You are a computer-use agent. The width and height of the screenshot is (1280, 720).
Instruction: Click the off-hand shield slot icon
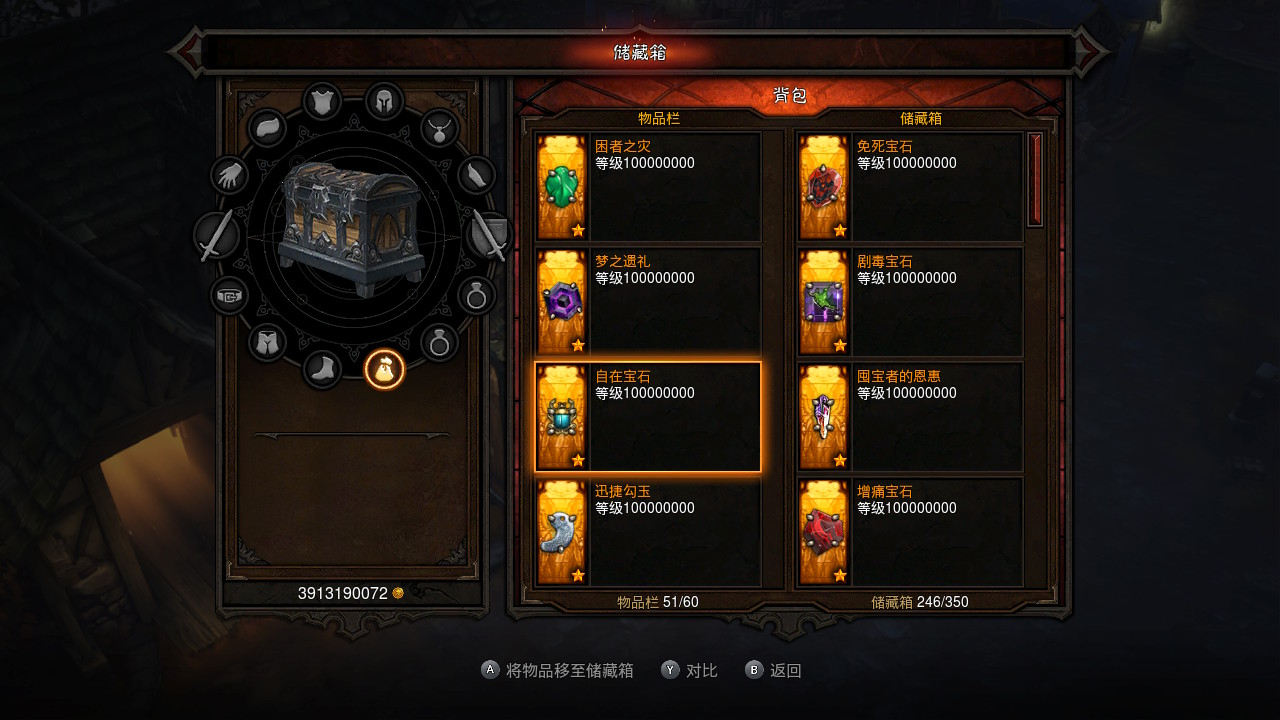pyautogui.click(x=488, y=236)
